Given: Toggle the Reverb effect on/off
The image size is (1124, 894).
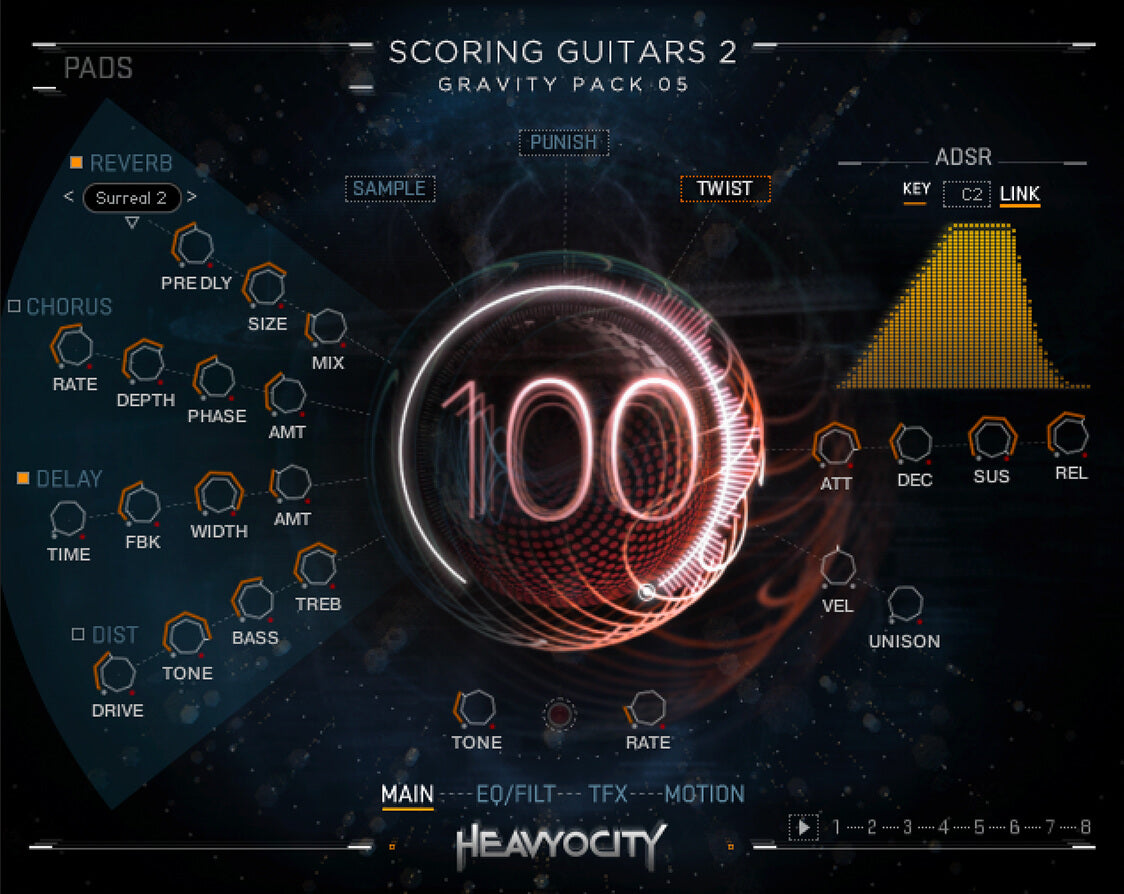Looking at the screenshot, I should click(76, 163).
